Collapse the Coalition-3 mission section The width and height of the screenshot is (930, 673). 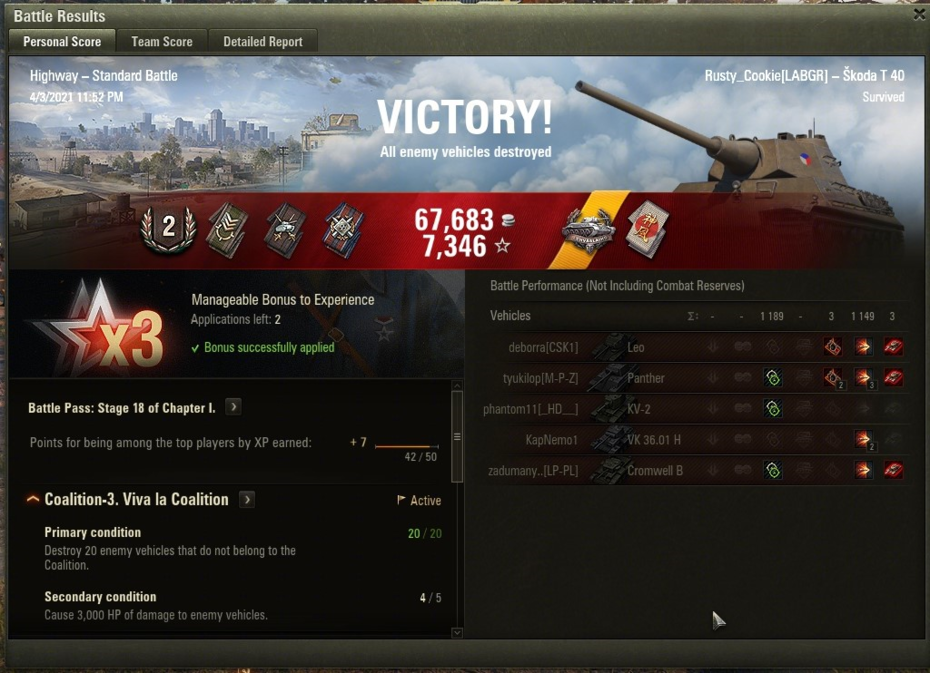[x=33, y=499]
